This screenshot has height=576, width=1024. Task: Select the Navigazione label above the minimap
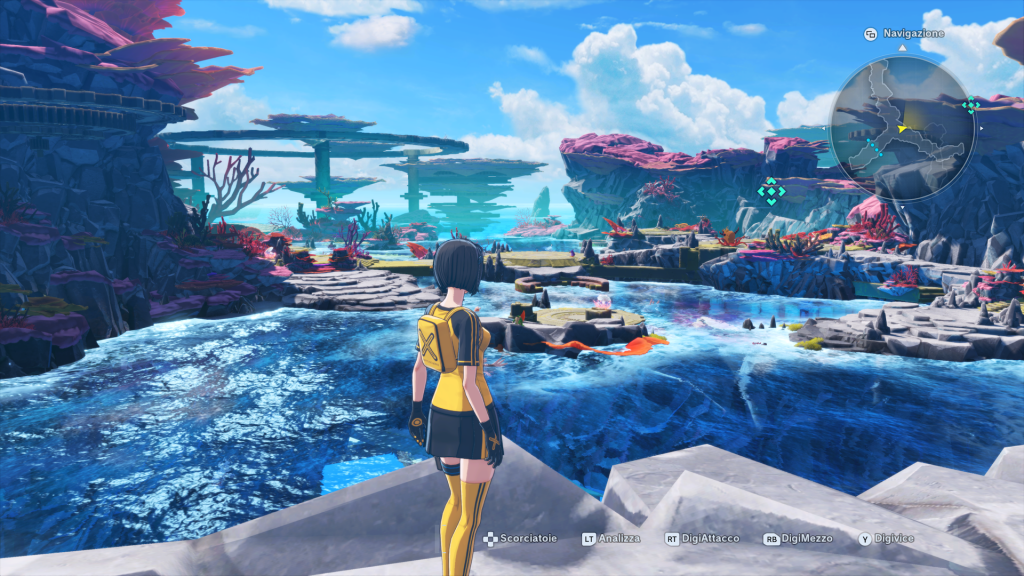912,34
